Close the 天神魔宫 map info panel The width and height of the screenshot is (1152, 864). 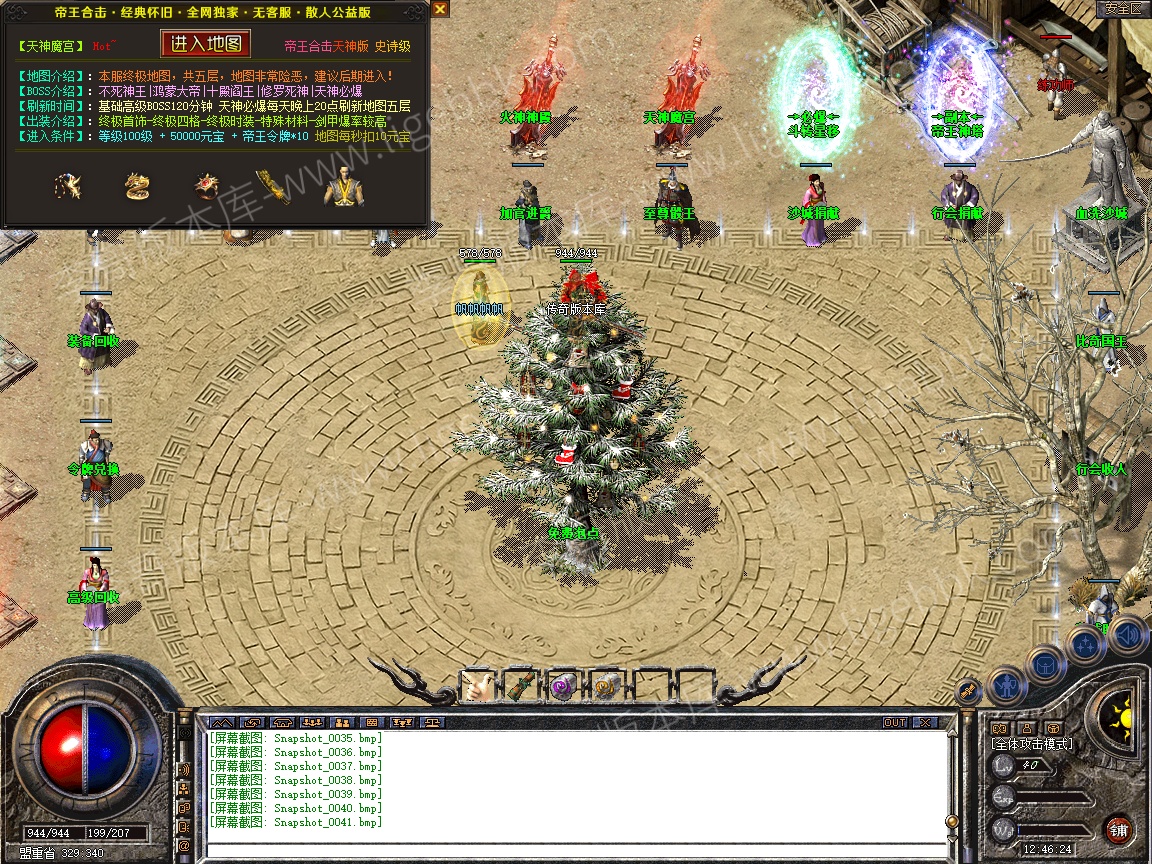tap(440, 9)
